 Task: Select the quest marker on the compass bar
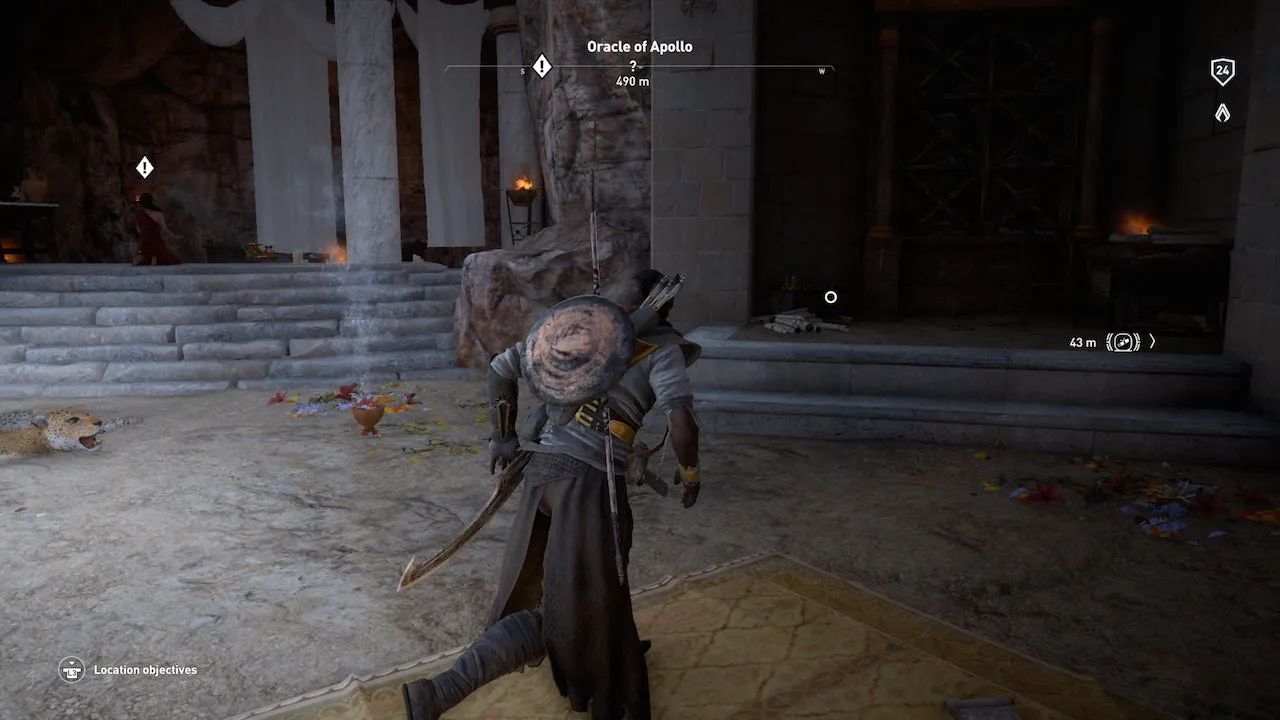coord(541,67)
